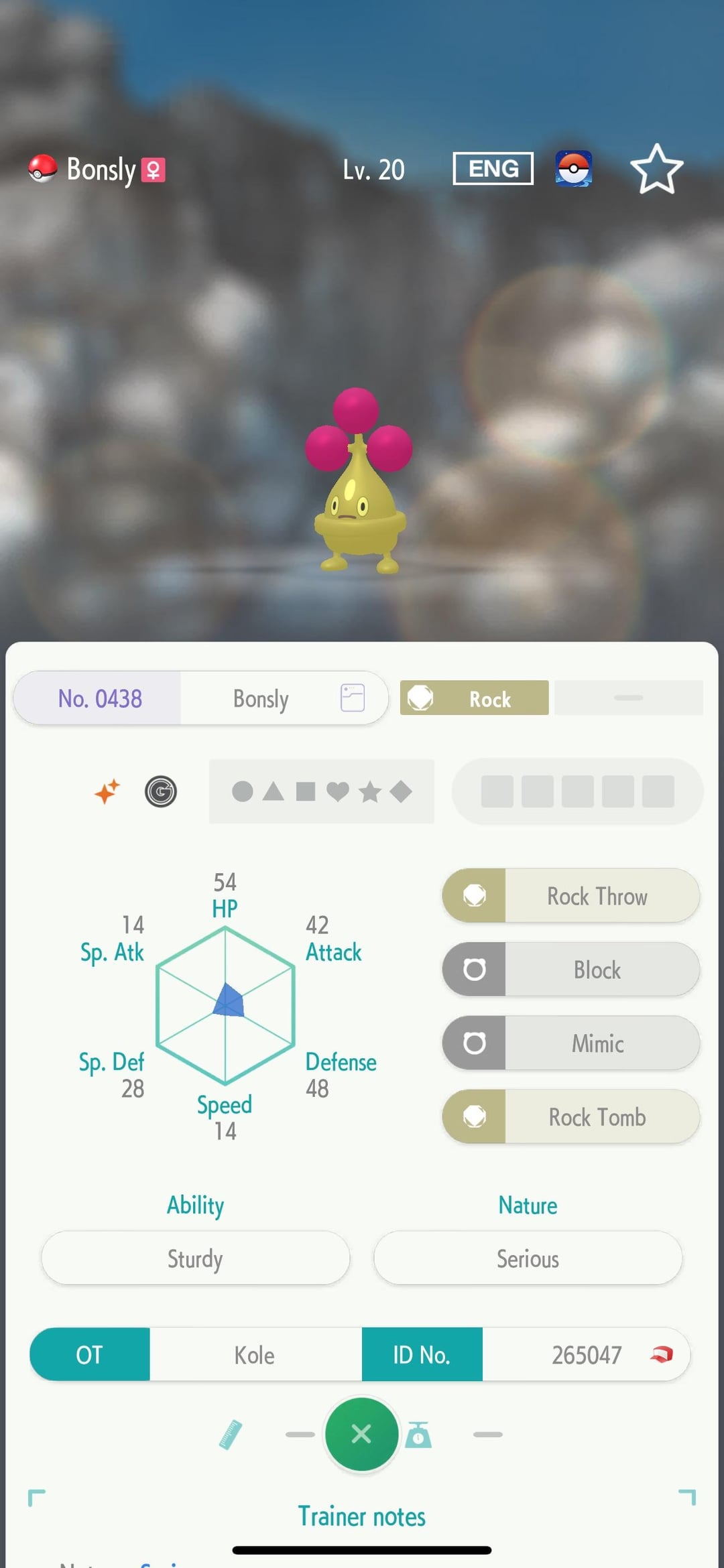Viewport: 724px width, 1568px height.
Task: Open the Pokédex entry icon beside Bonsly
Action: click(353, 698)
